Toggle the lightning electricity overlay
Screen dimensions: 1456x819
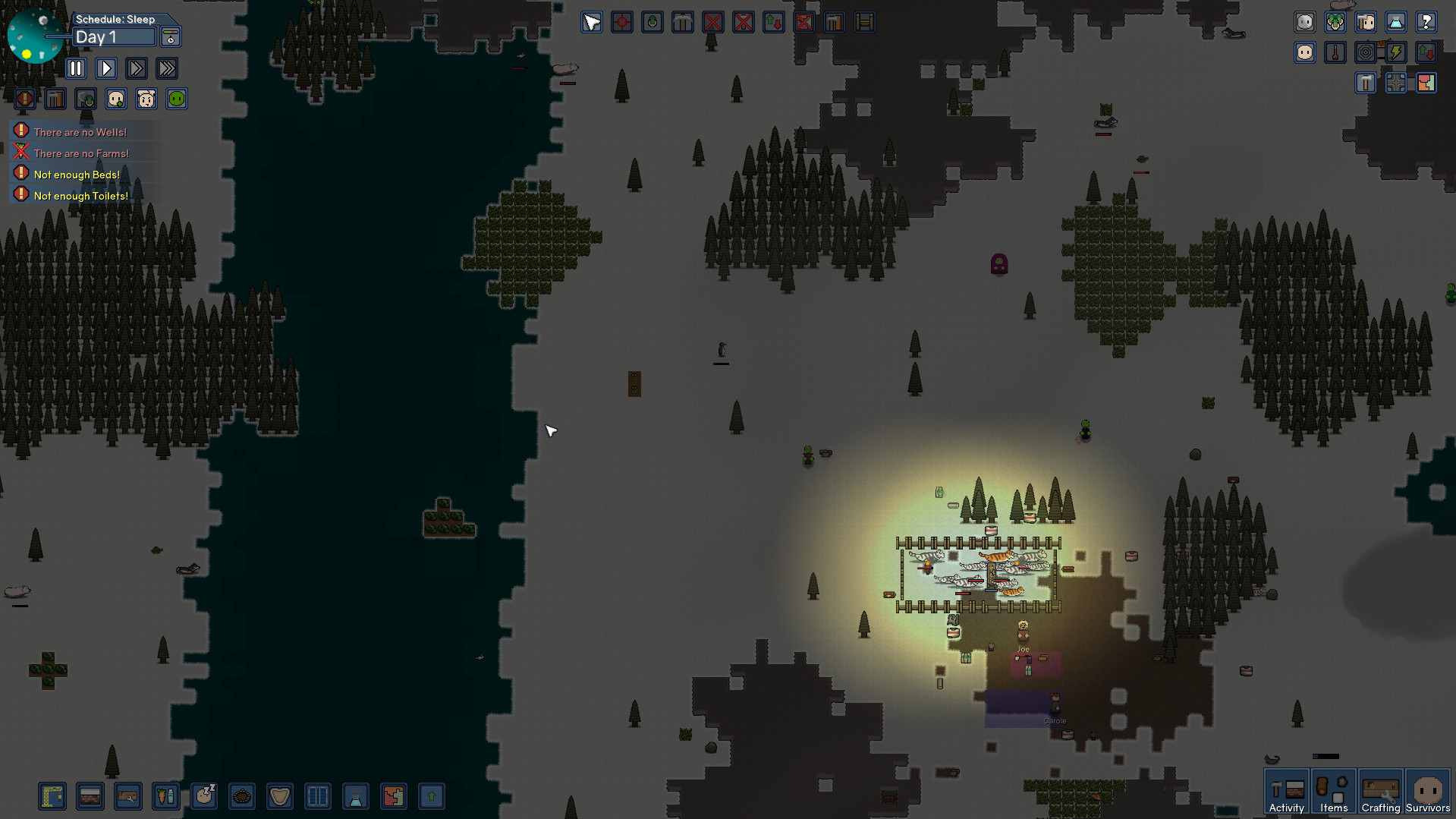click(1396, 52)
